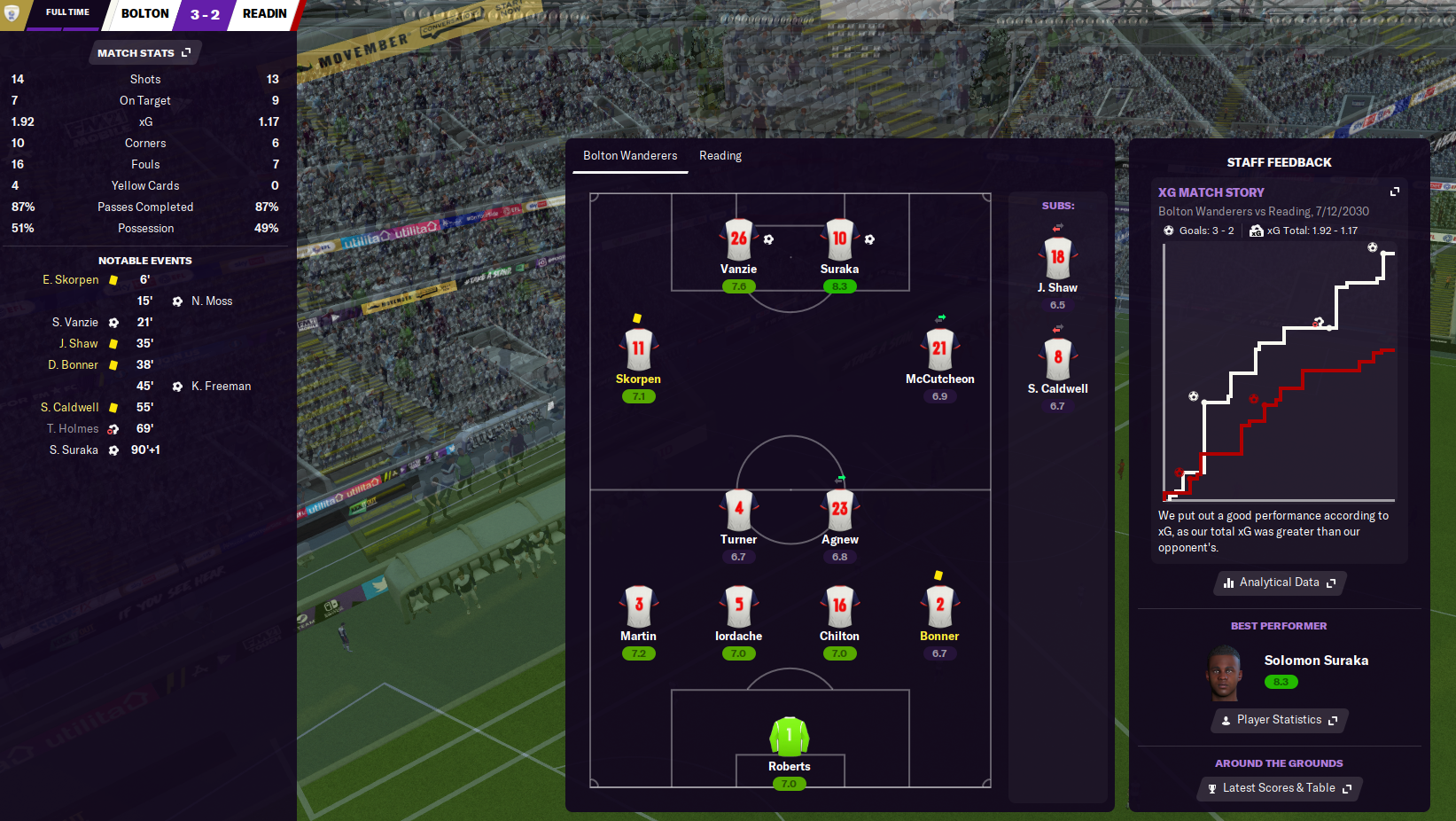
Task: Choose substitute S. Caldwell
Action: 1057,359
